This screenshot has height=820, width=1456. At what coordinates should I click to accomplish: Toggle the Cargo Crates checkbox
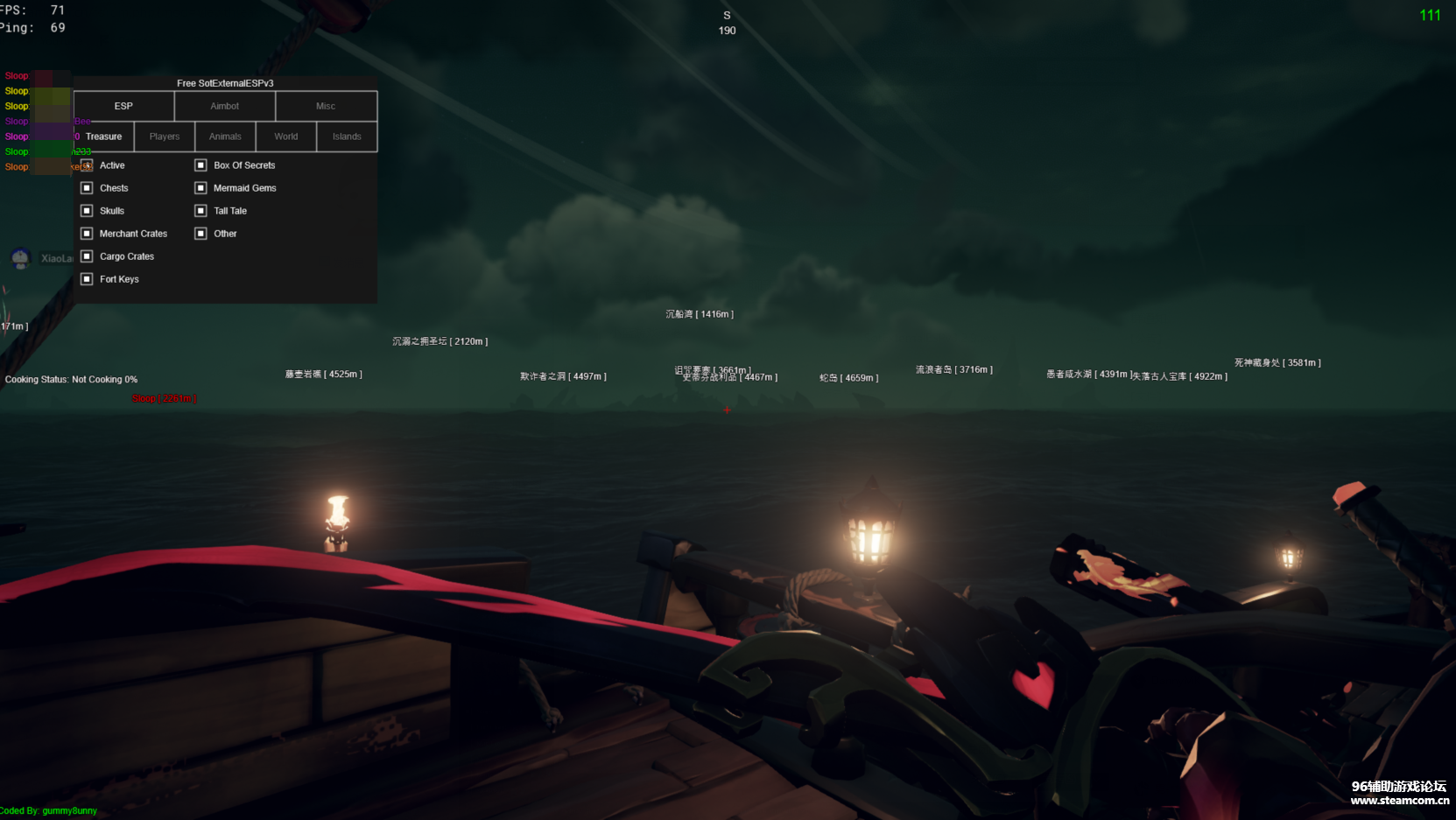(87, 256)
